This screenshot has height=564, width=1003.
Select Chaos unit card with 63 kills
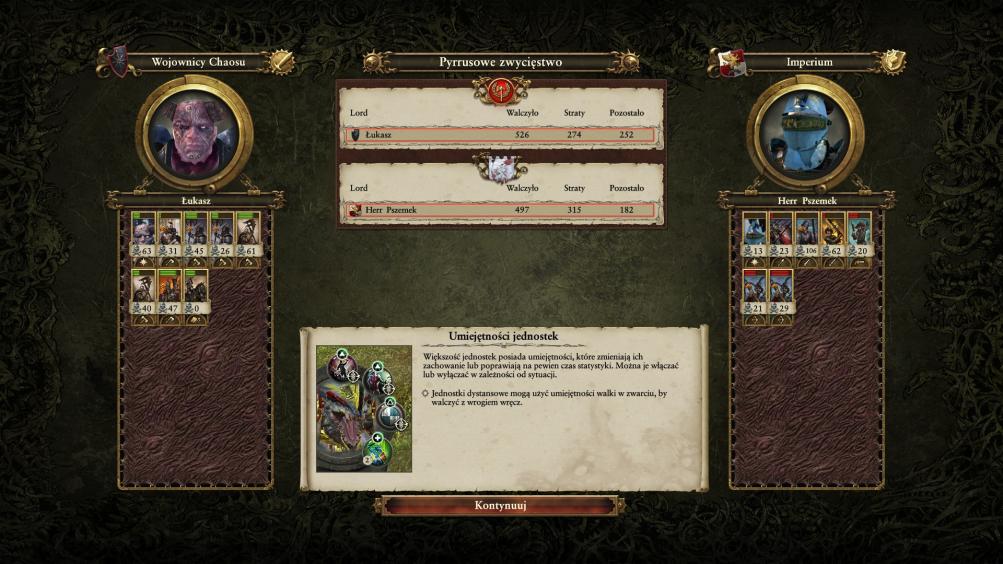143,235
